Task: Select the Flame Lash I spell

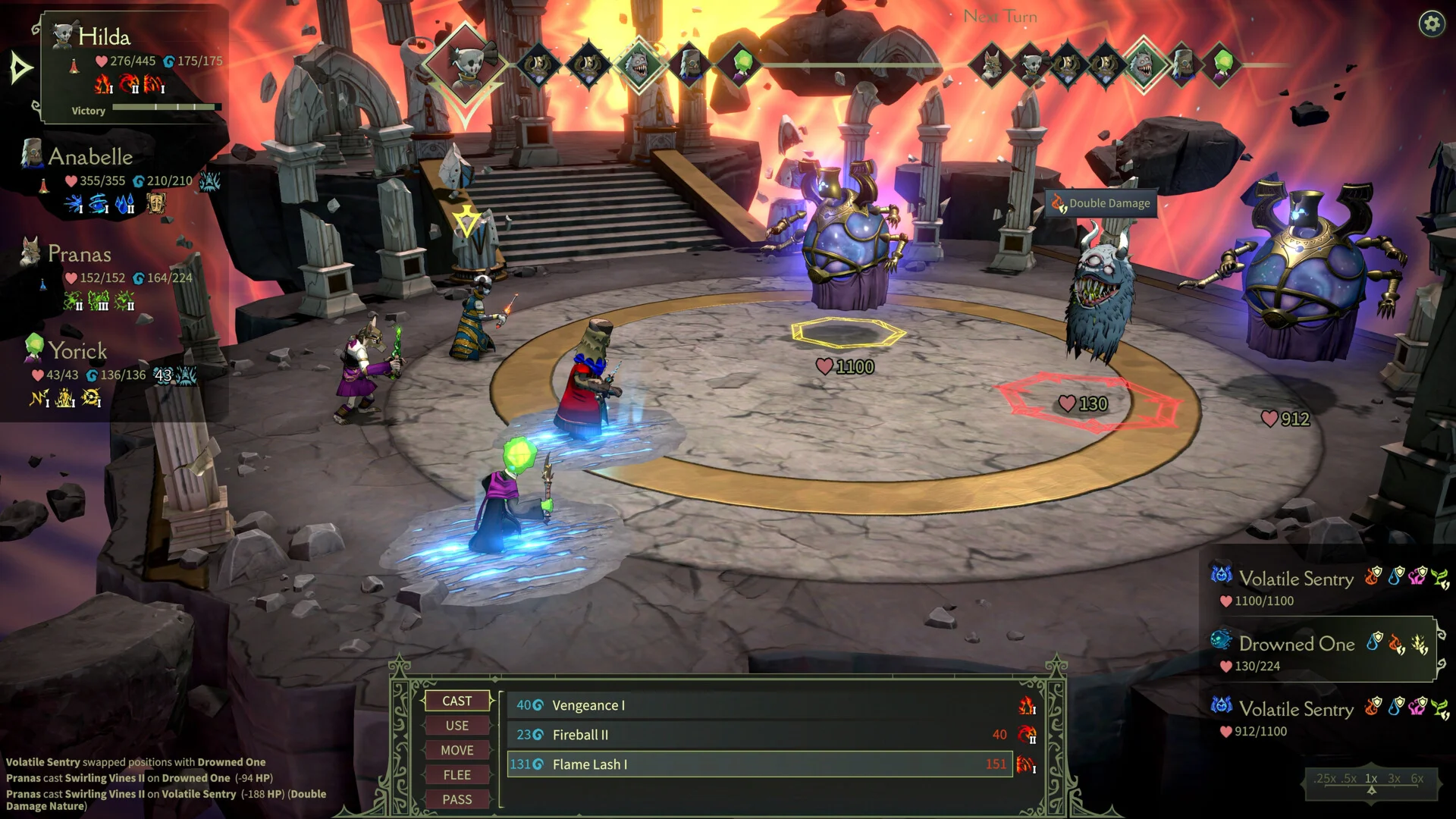Action: click(758, 764)
